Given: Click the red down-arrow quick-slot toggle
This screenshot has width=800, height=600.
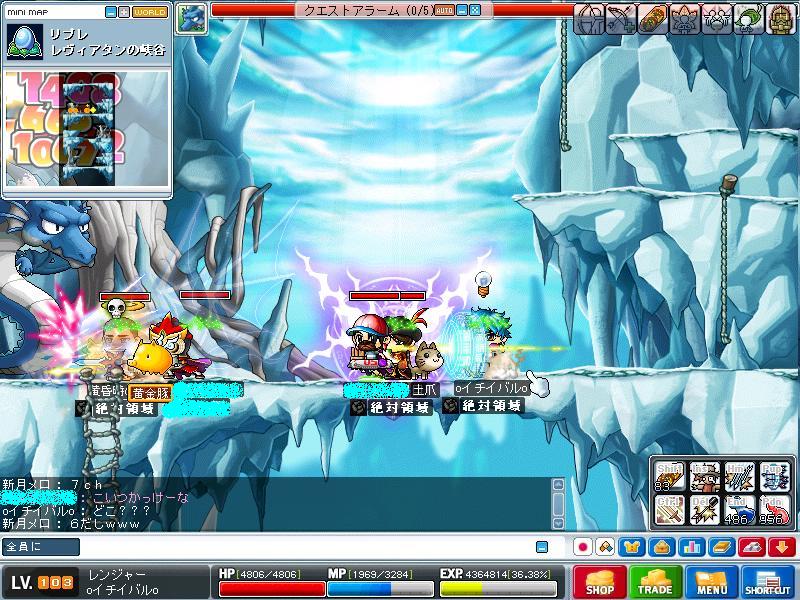Looking at the screenshot, I should 782,547.
